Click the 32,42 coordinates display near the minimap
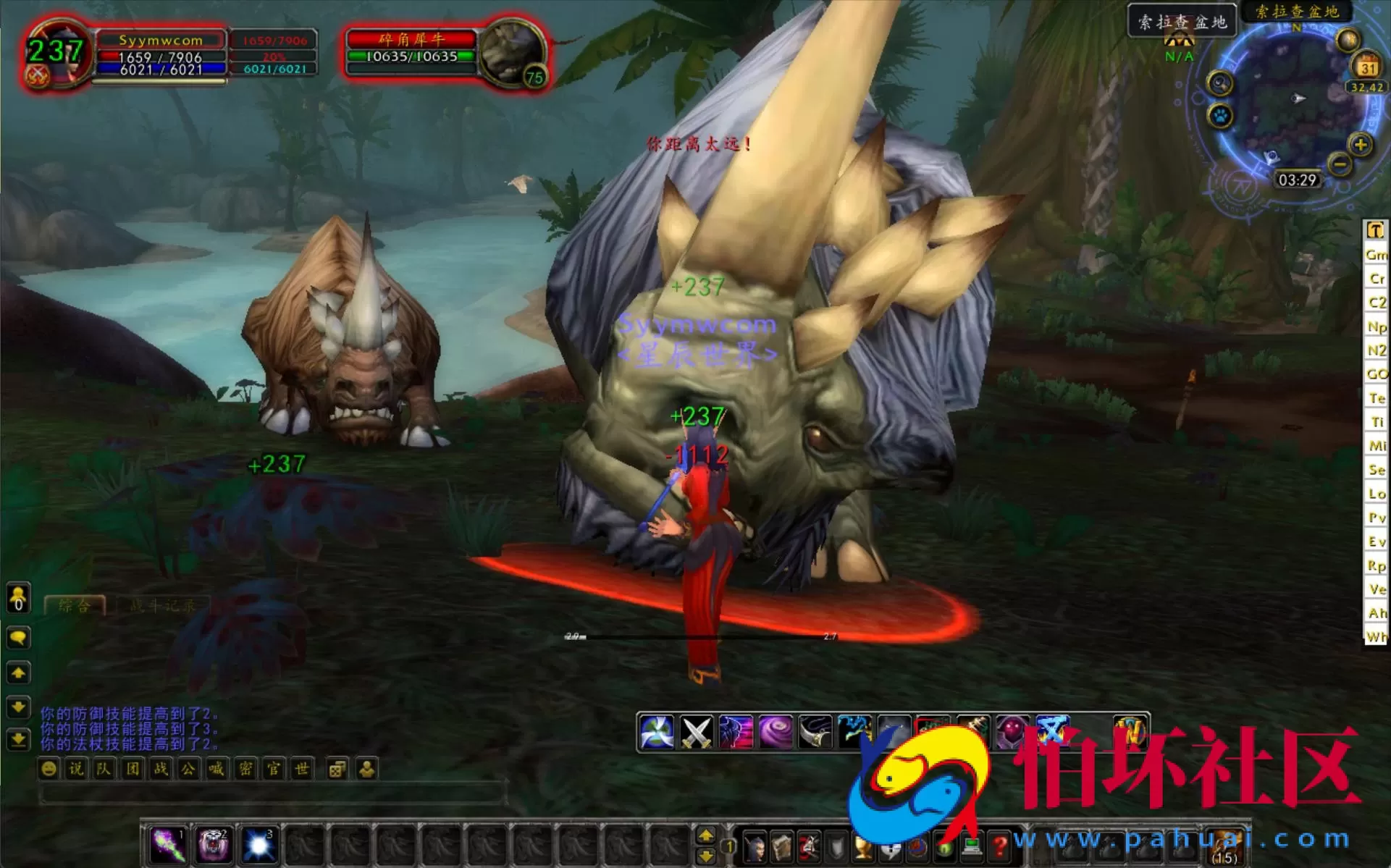The height and width of the screenshot is (868, 1391). [1366, 87]
